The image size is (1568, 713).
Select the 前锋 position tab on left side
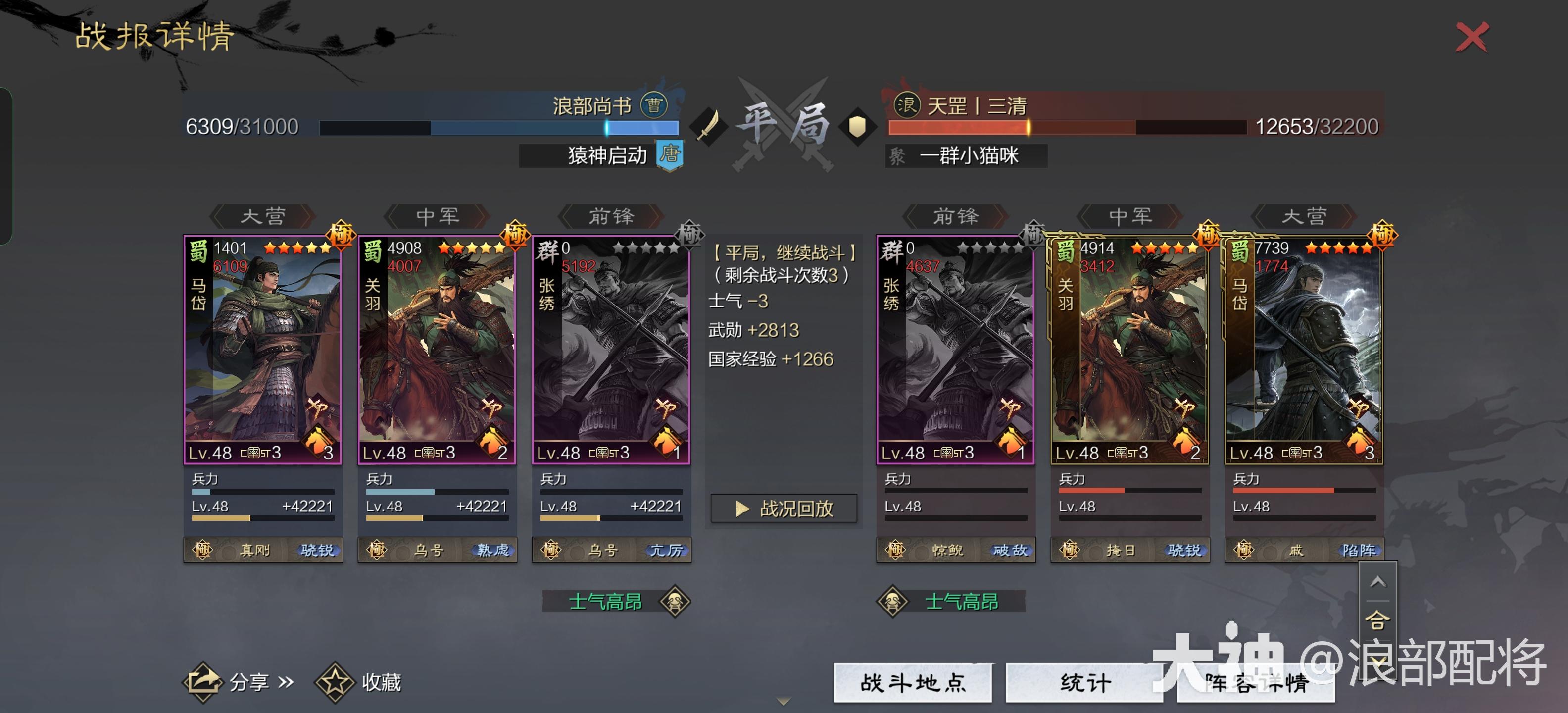(x=611, y=217)
